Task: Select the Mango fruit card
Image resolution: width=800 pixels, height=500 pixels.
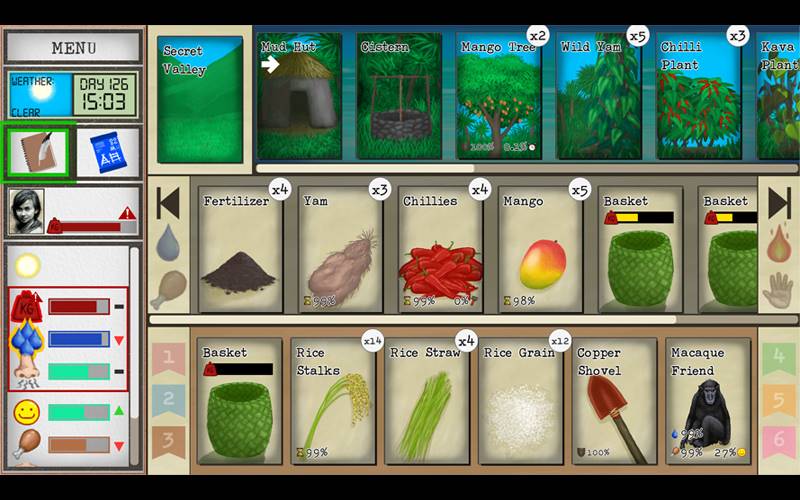Action: click(541, 248)
